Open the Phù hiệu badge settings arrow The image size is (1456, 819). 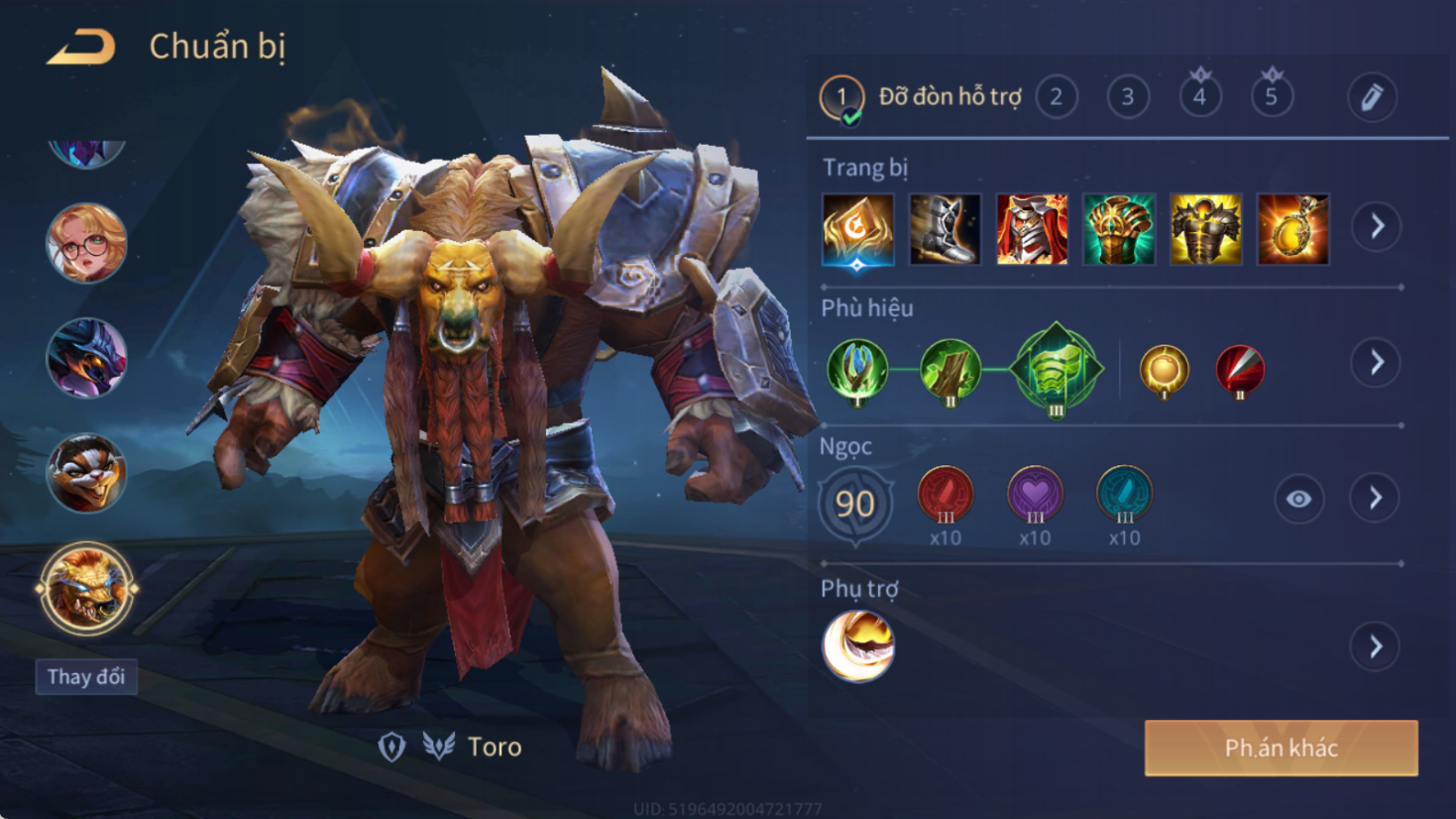(1377, 363)
